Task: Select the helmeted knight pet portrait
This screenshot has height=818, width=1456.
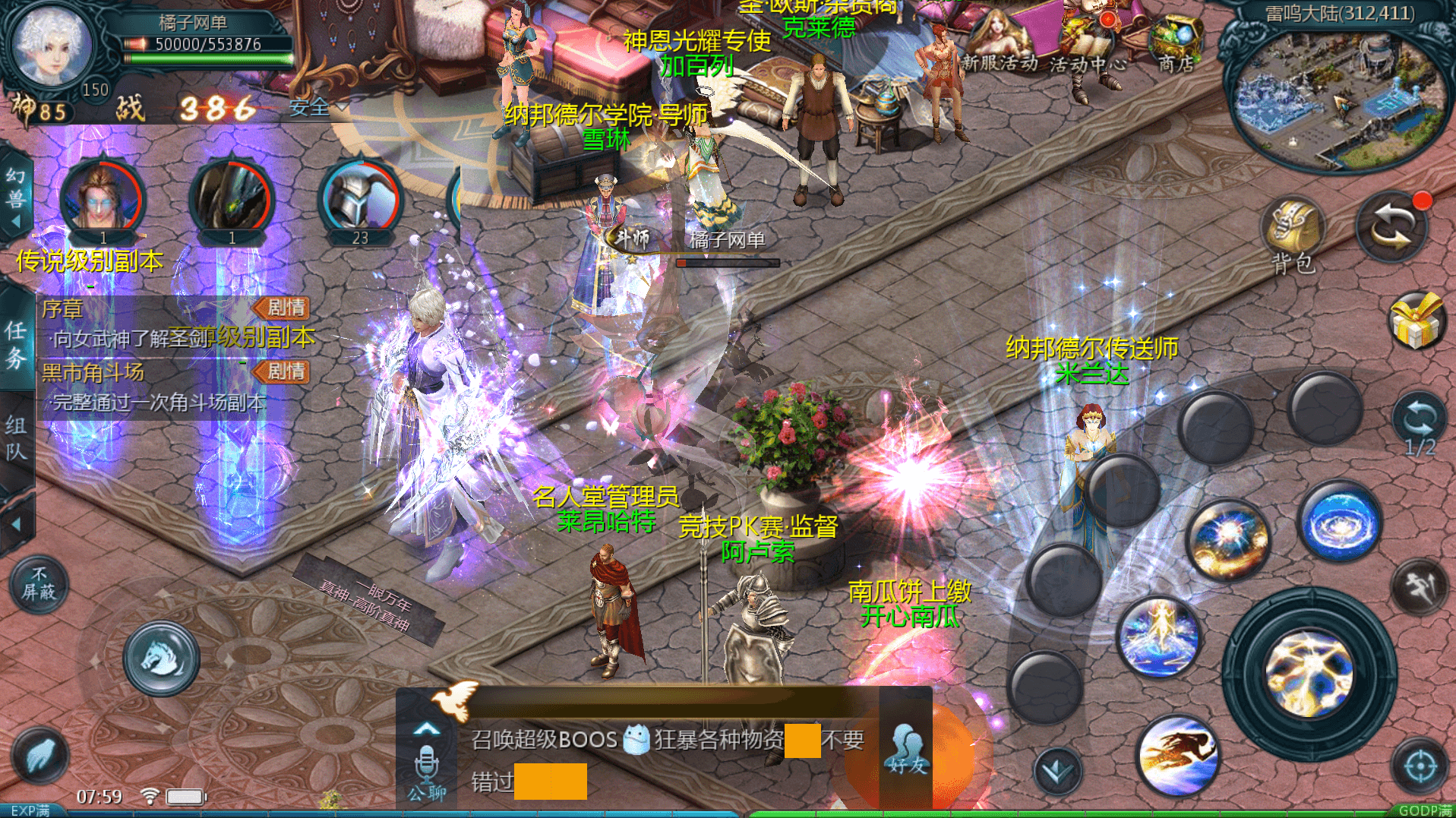Action: point(360,201)
